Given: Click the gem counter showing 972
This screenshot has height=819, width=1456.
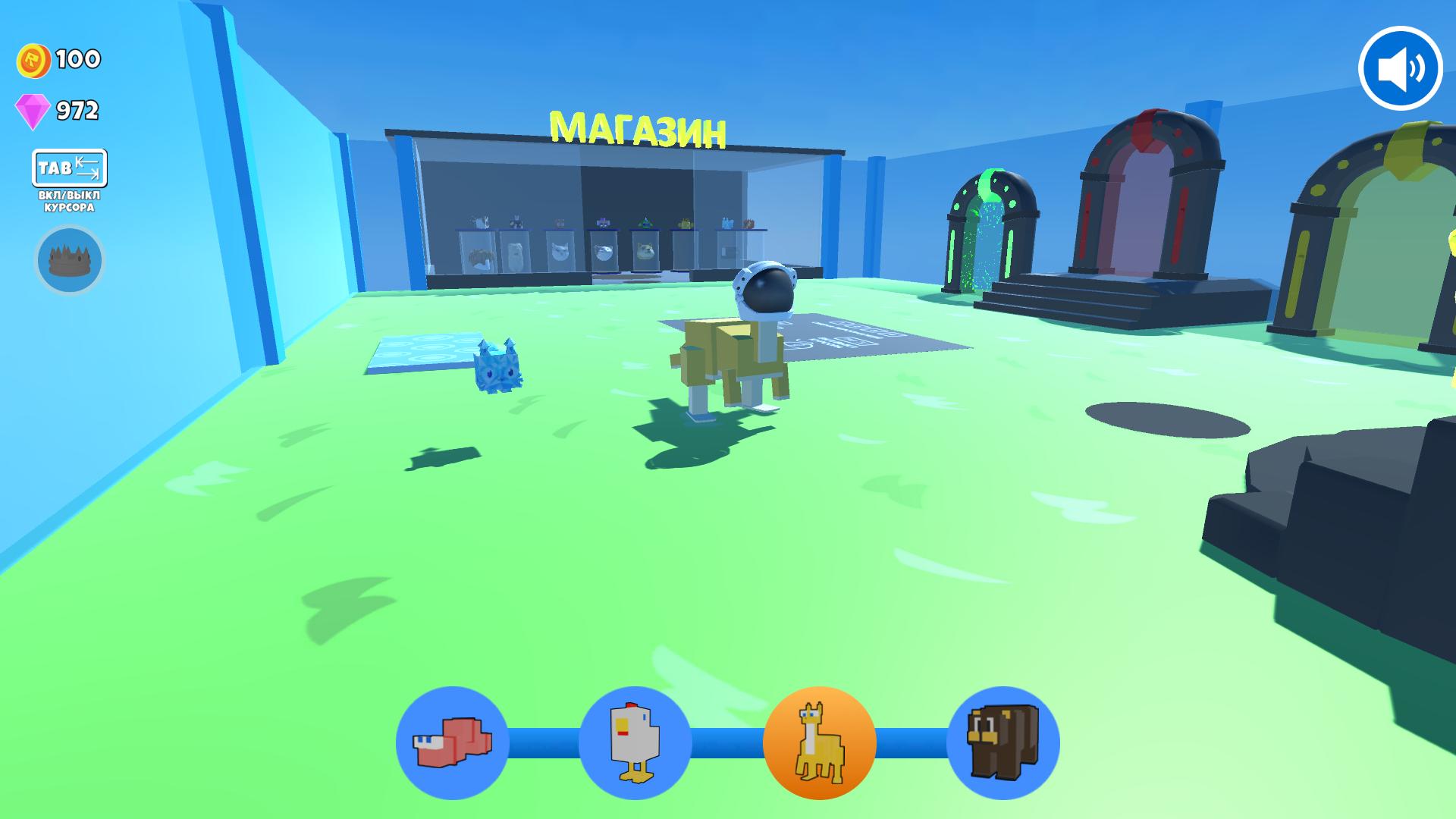Looking at the screenshot, I should click(76, 110).
